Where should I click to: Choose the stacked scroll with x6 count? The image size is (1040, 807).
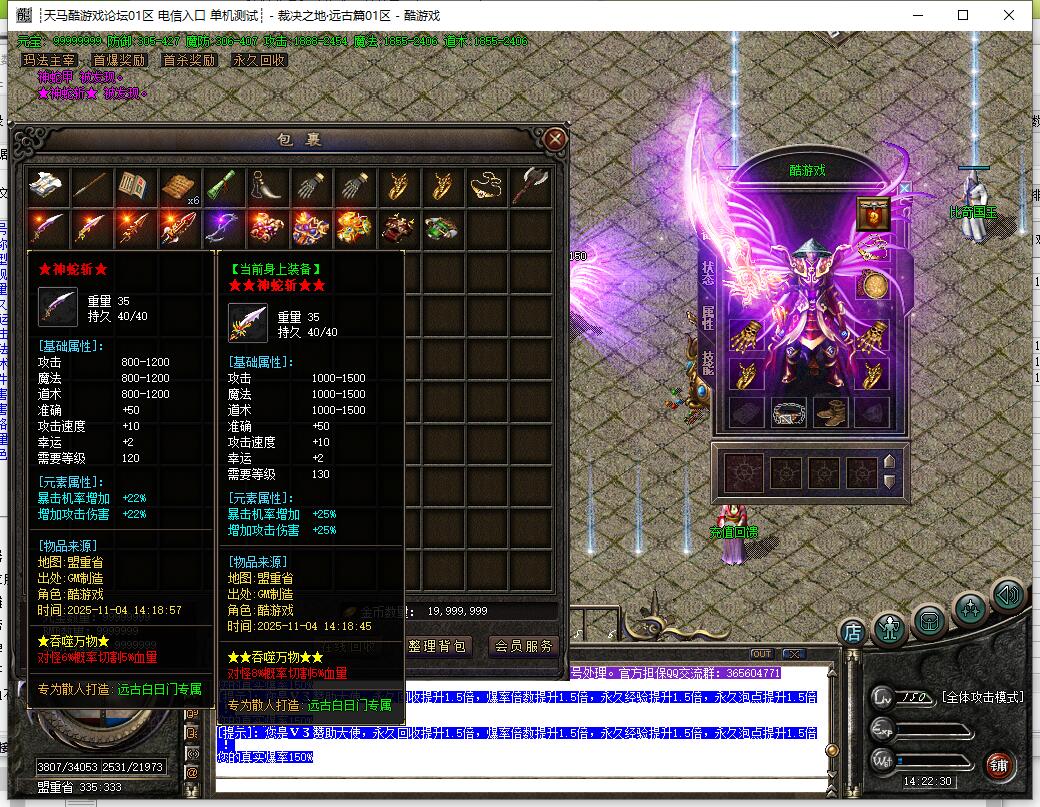point(179,186)
